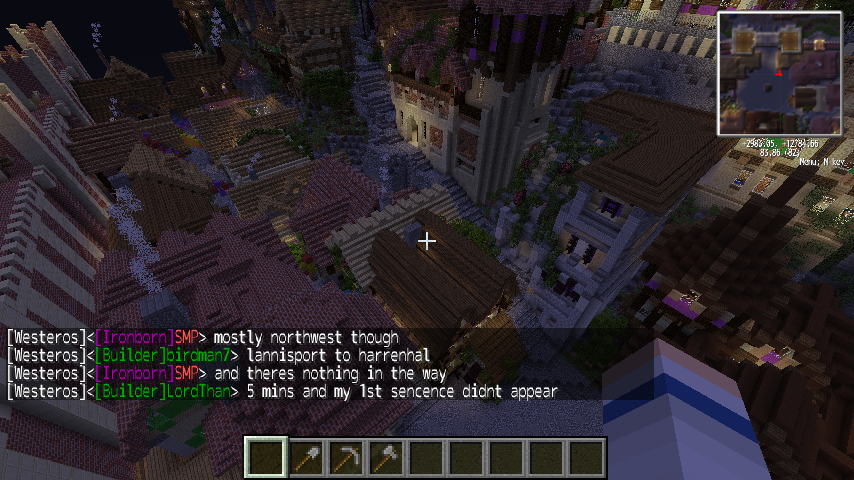The height and width of the screenshot is (480, 854).
Task: Click the red player arrow on the minimap
Action: (777, 72)
